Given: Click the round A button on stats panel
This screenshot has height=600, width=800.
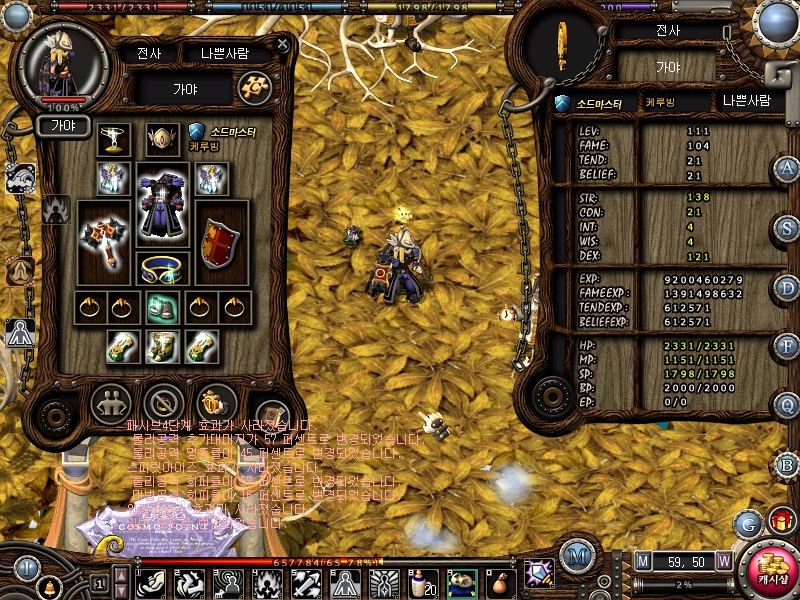Looking at the screenshot, I should coord(788,168).
